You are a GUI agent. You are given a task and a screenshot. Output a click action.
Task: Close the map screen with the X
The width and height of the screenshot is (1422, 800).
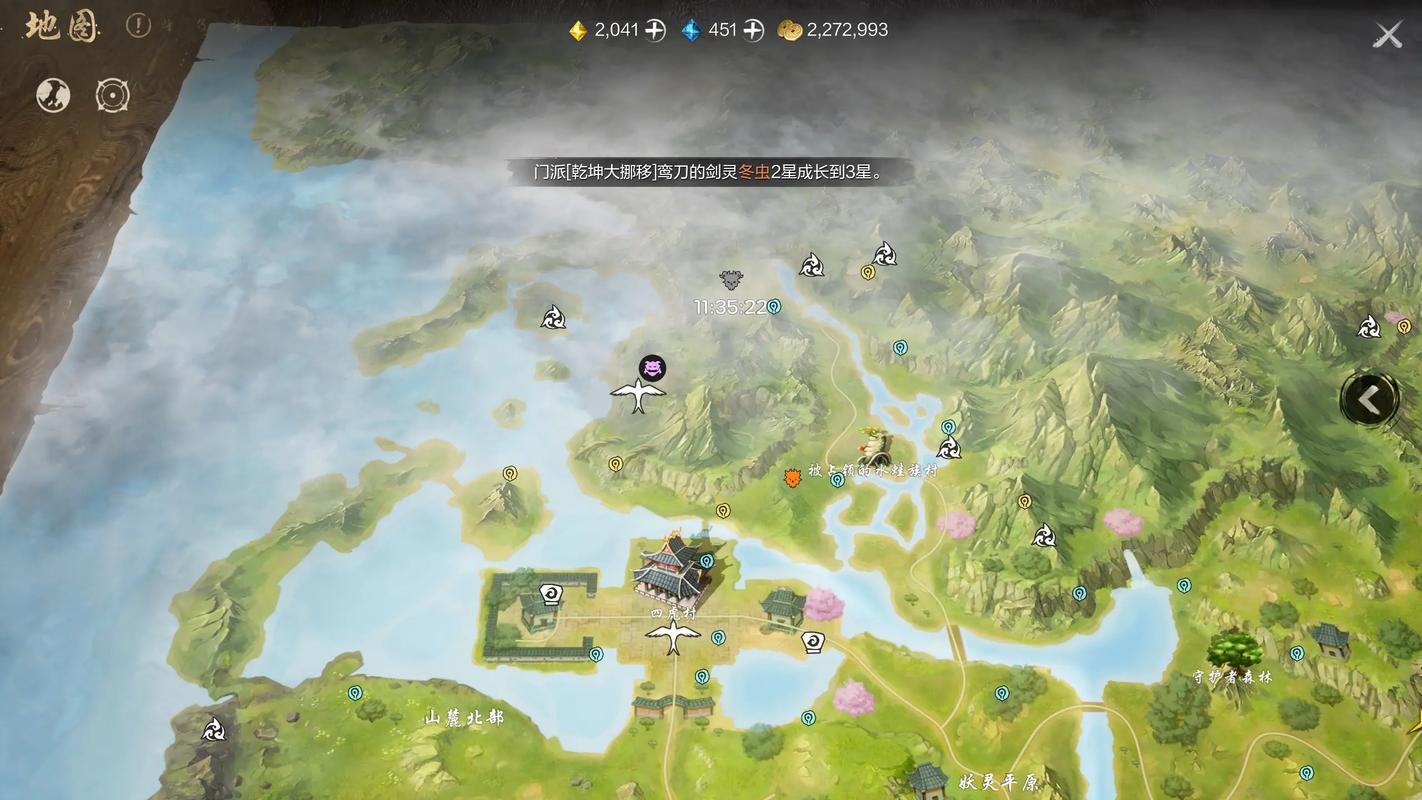pyautogui.click(x=1387, y=36)
